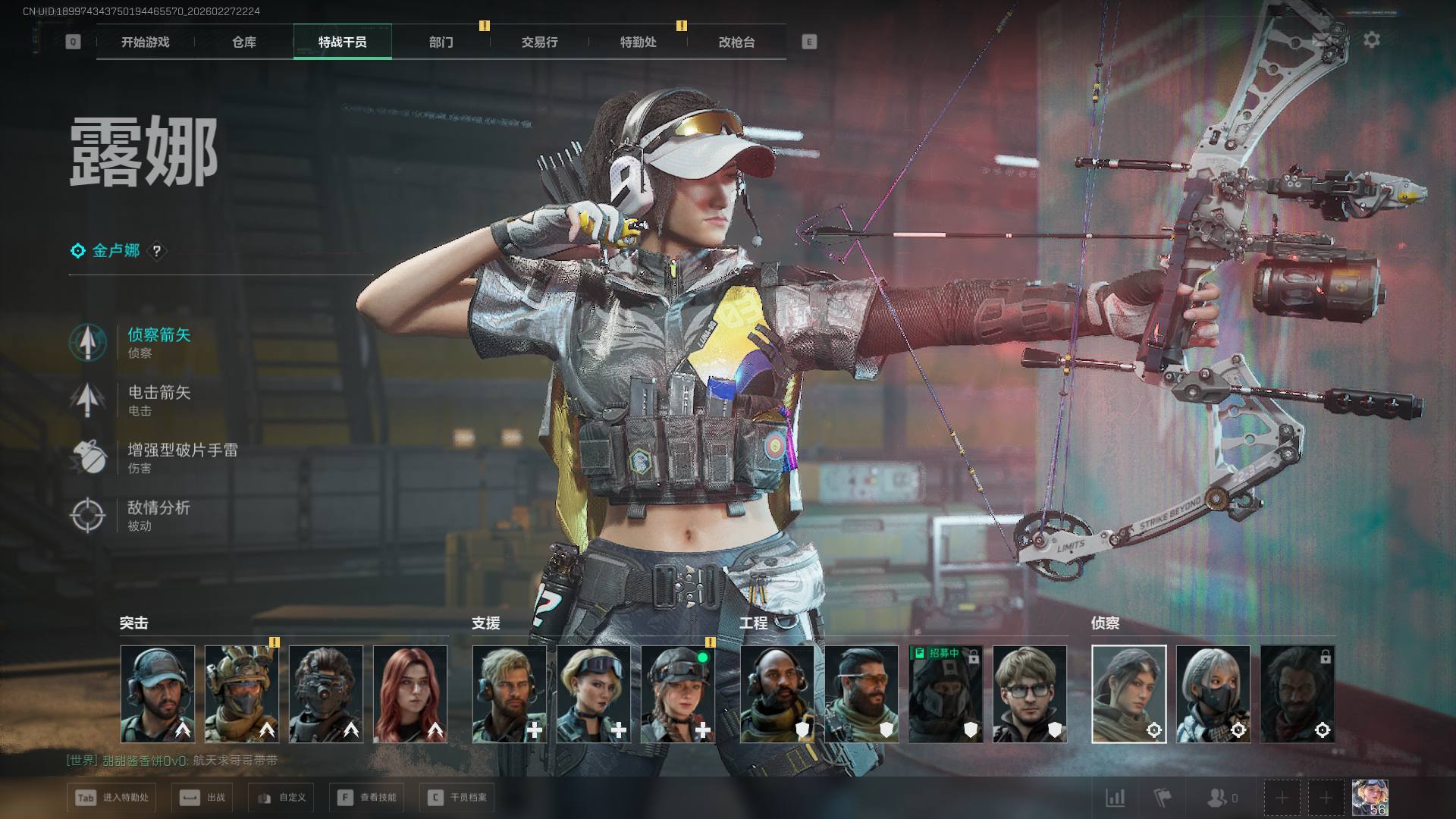Switch to the 改枪台 tab
Screen dimensions: 1456x819
click(x=736, y=42)
